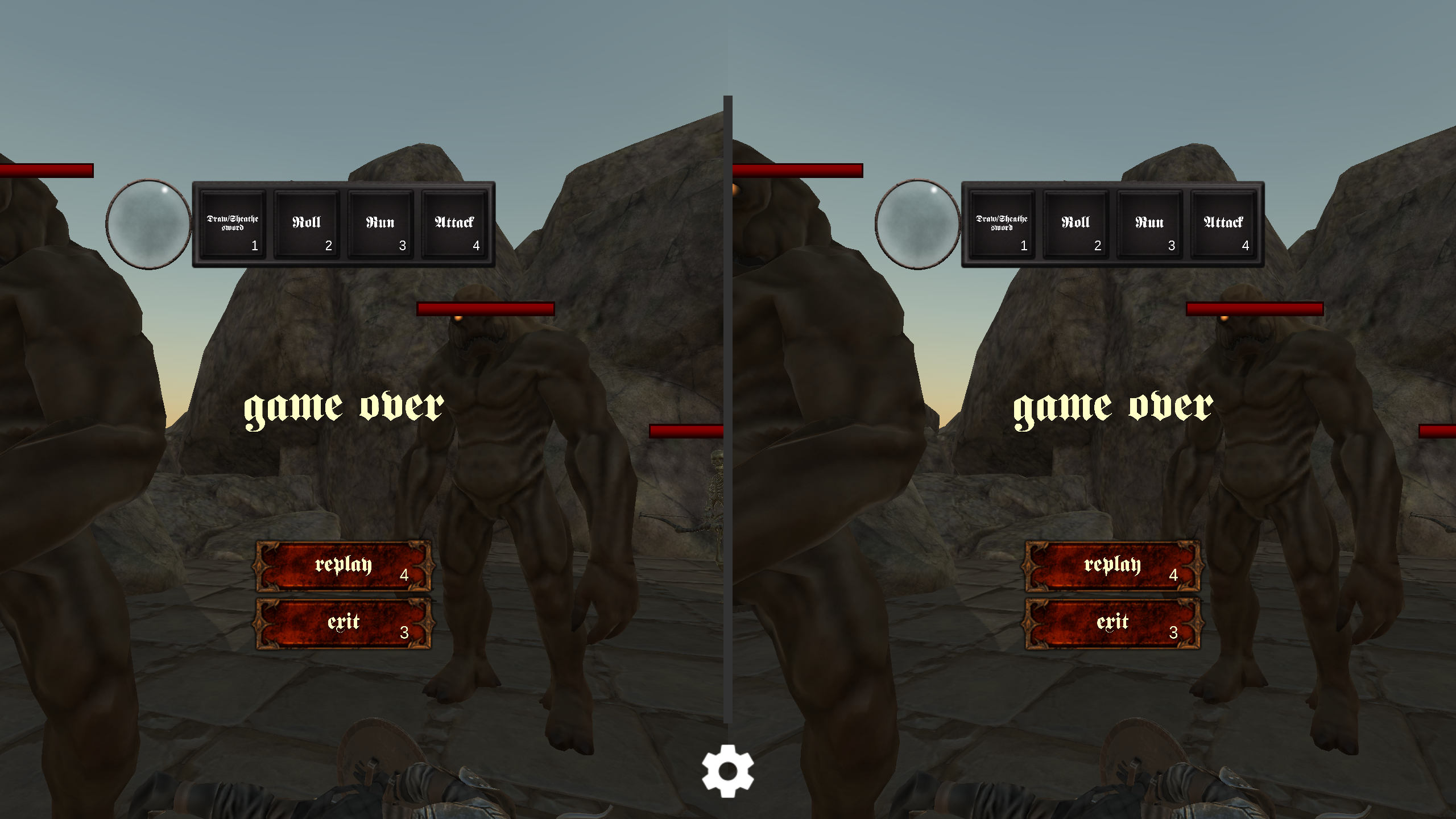The height and width of the screenshot is (819, 1456).
Task: Click replay in the right-eye view
Action: click(1110, 568)
